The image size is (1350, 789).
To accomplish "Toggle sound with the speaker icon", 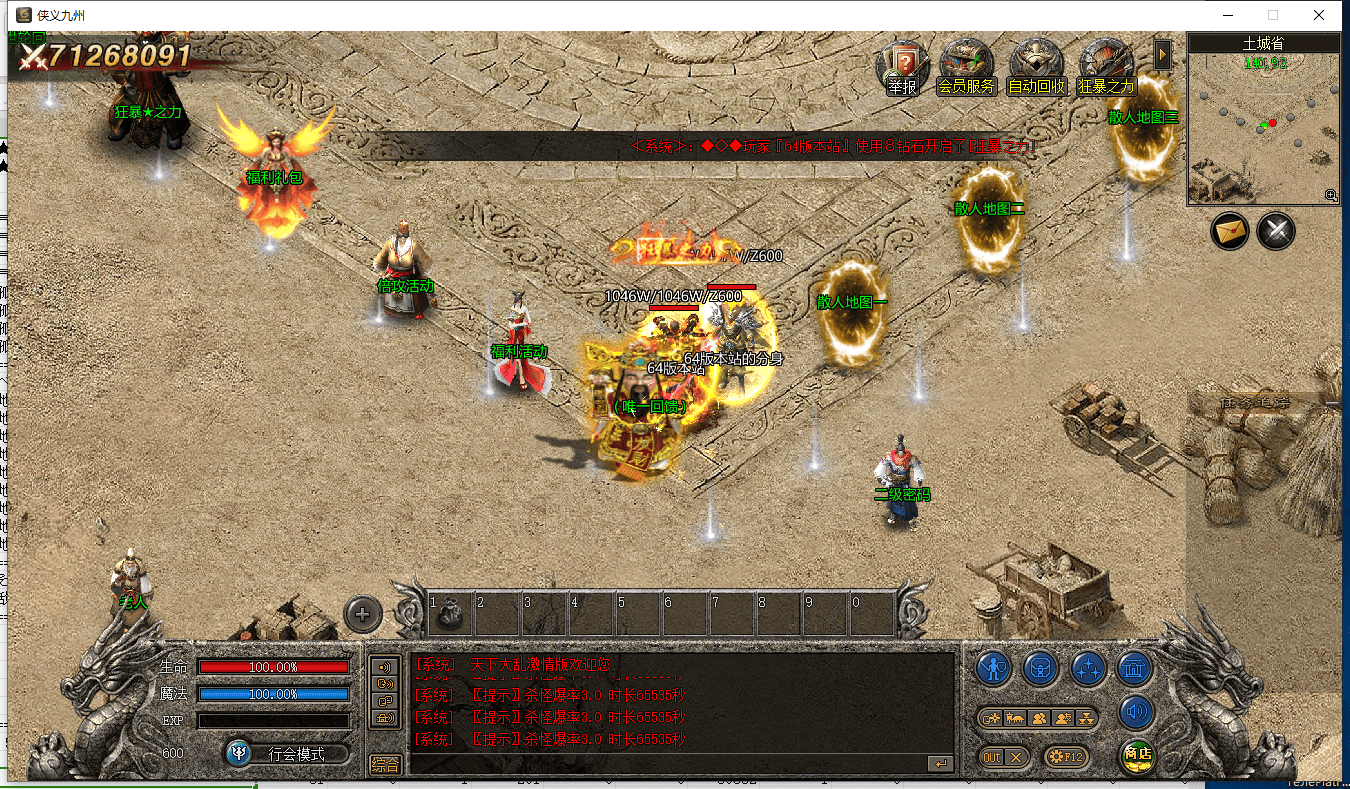I will coord(1136,712).
